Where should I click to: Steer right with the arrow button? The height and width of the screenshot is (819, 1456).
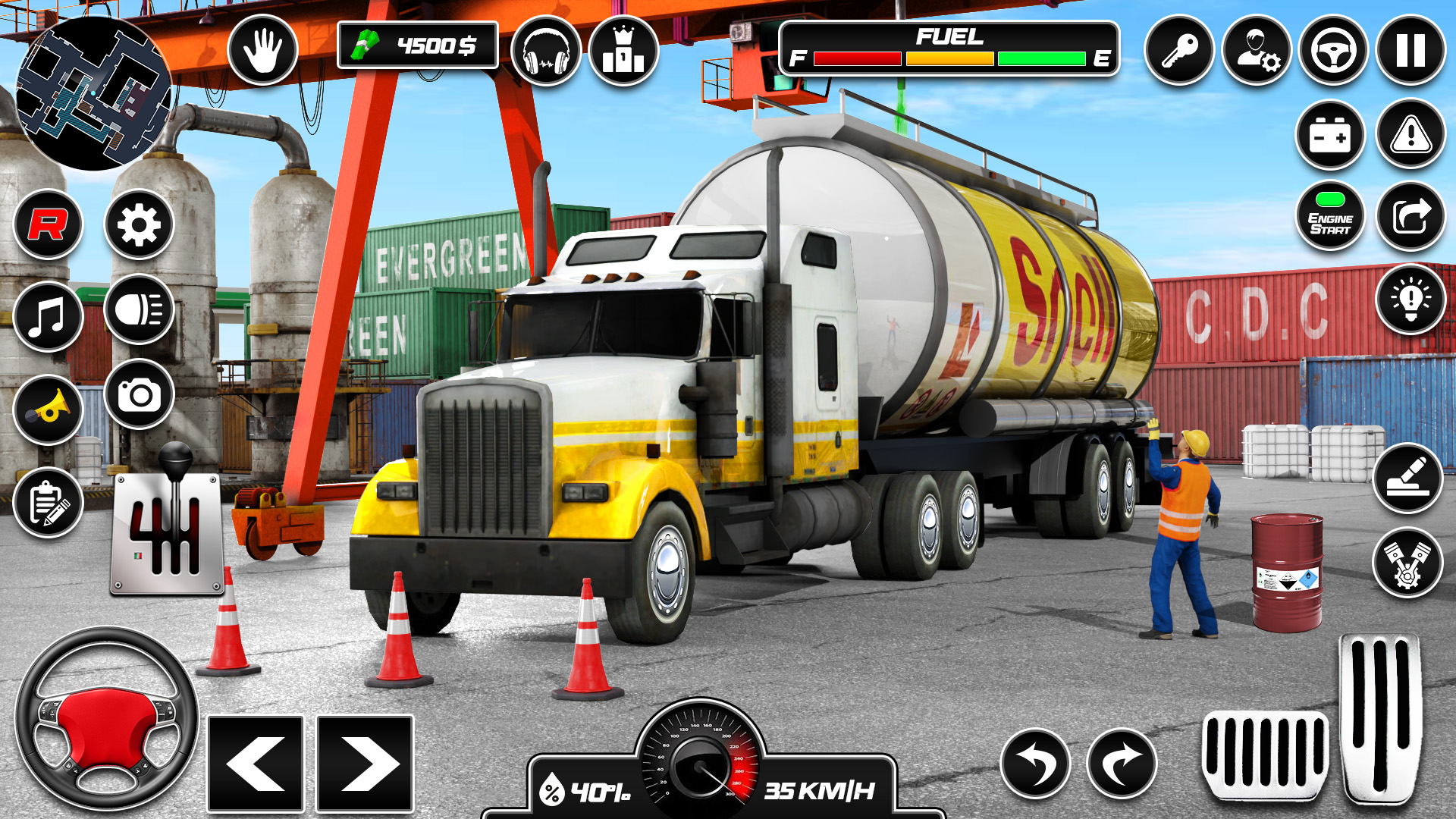point(366,764)
